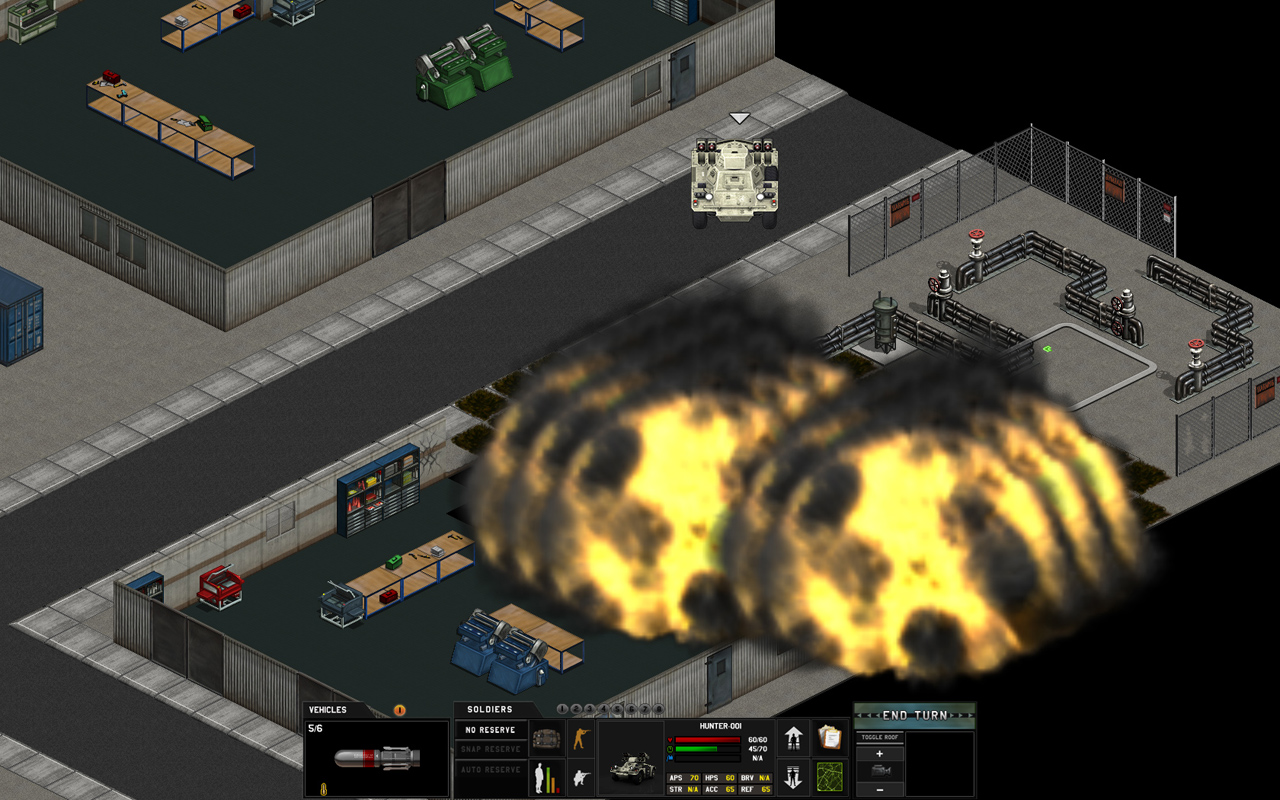Image resolution: width=1280 pixels, height=800 pixels.
Task: Click the orange warning icon beside Vehicles
Action: pos(399,710)
